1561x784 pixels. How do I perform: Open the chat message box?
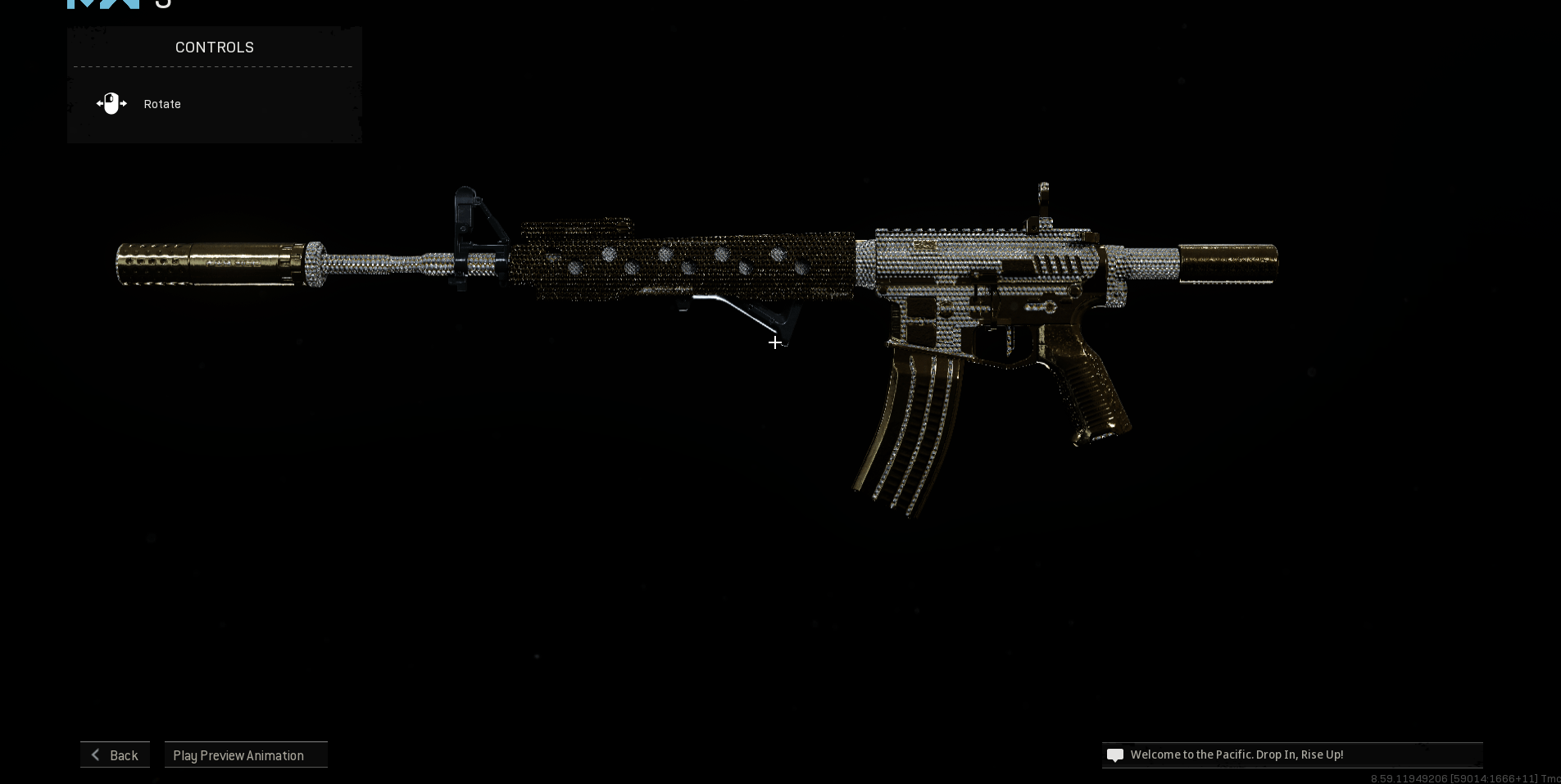click(1291, 755)
